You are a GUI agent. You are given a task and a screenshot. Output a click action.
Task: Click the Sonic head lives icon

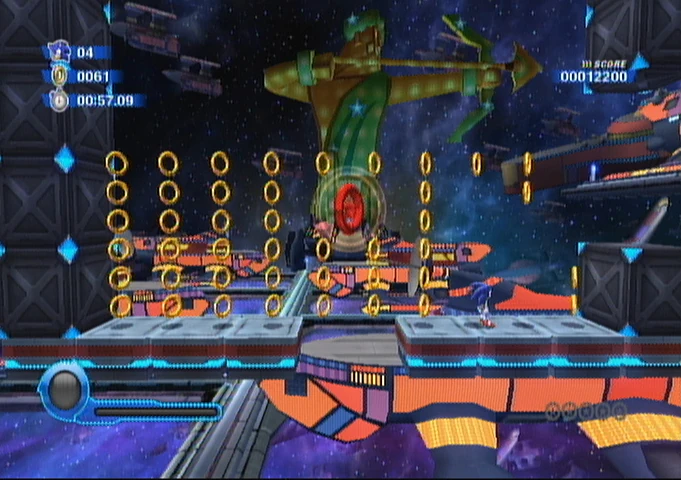tap(58, 51)
